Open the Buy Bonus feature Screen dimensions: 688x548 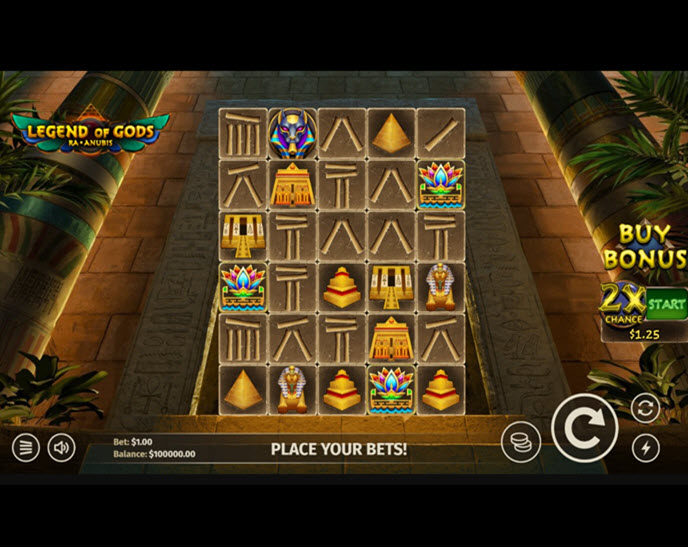click(x=645, y=246)
